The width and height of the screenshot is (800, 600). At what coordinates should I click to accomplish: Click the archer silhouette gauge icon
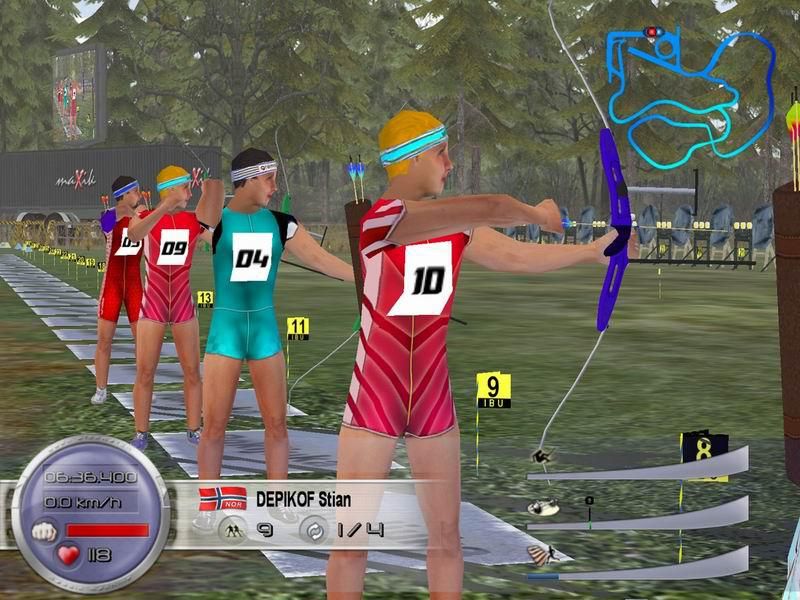tap(541, 457)
